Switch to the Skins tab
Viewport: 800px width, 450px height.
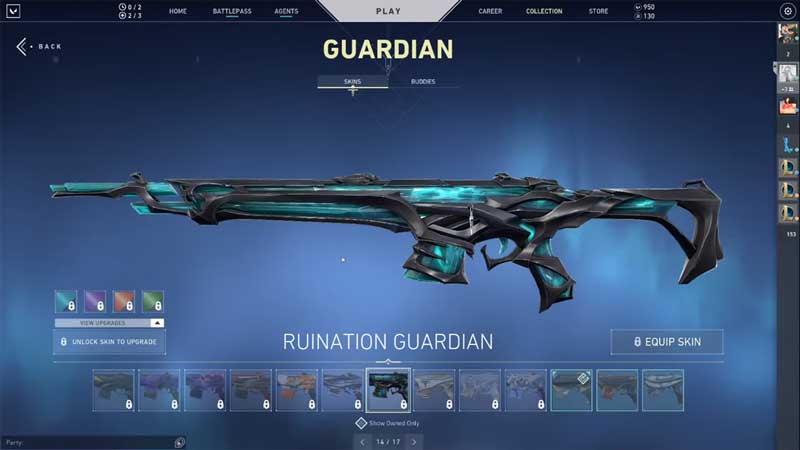tap(352, 81)
